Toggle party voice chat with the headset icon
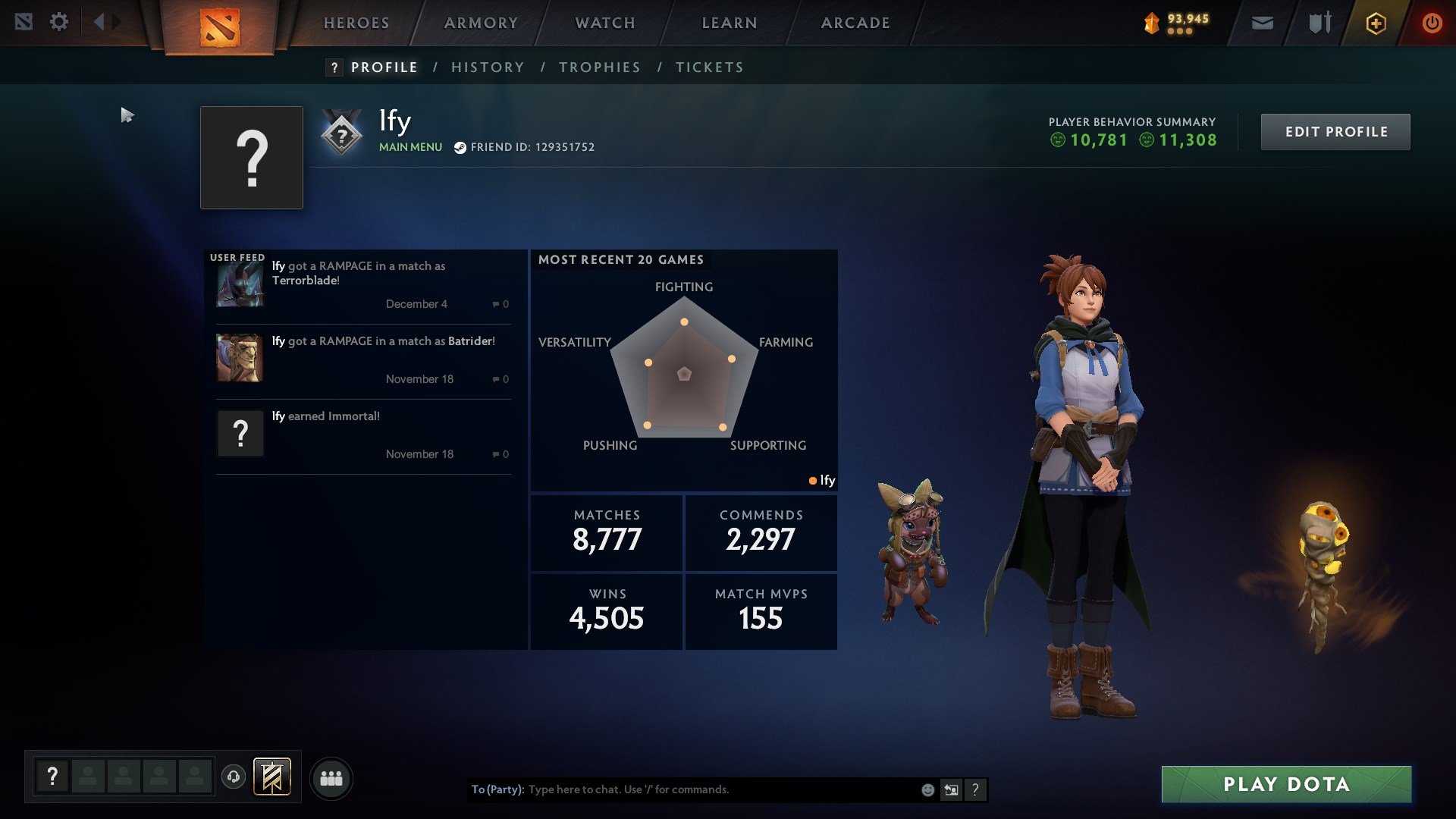Viewport: 1456px width, 819px height. pos(234,777)
